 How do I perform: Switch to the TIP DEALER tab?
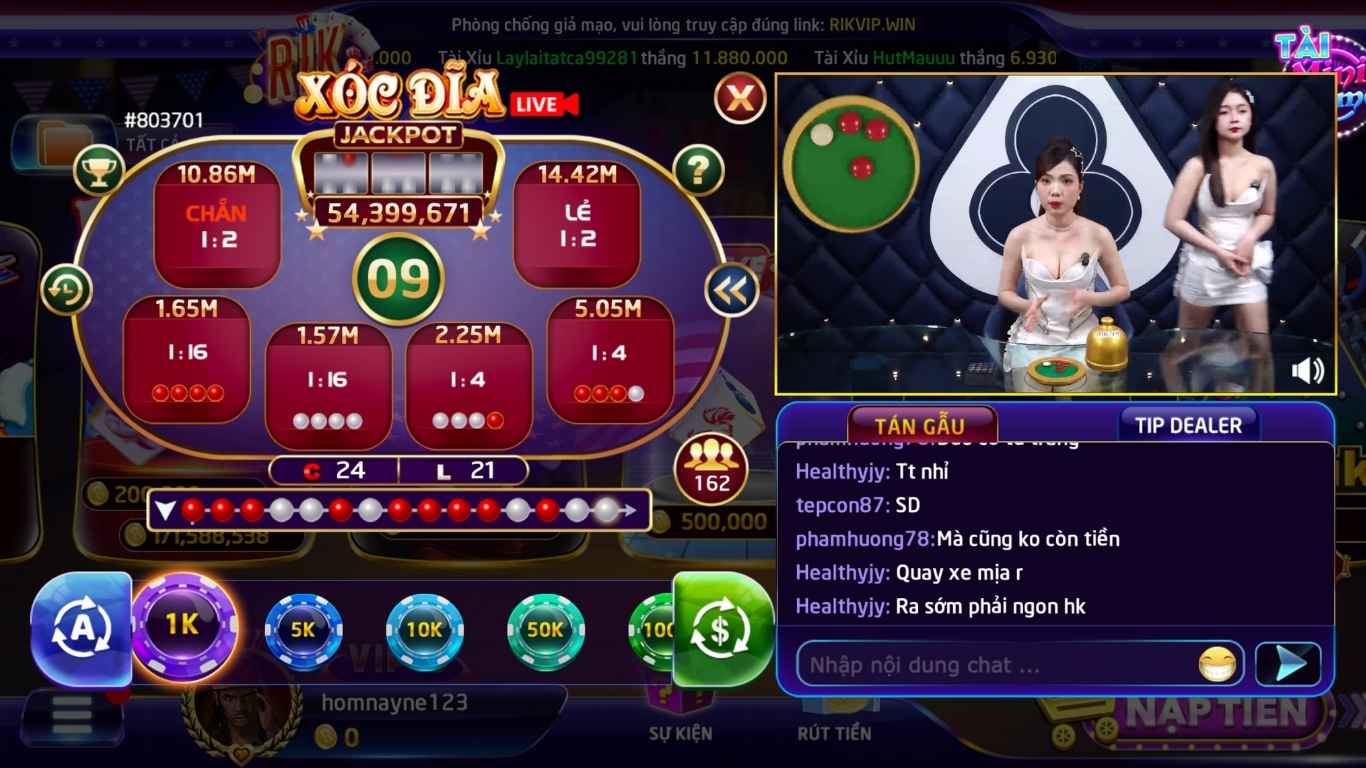(x=1190, y=424)
